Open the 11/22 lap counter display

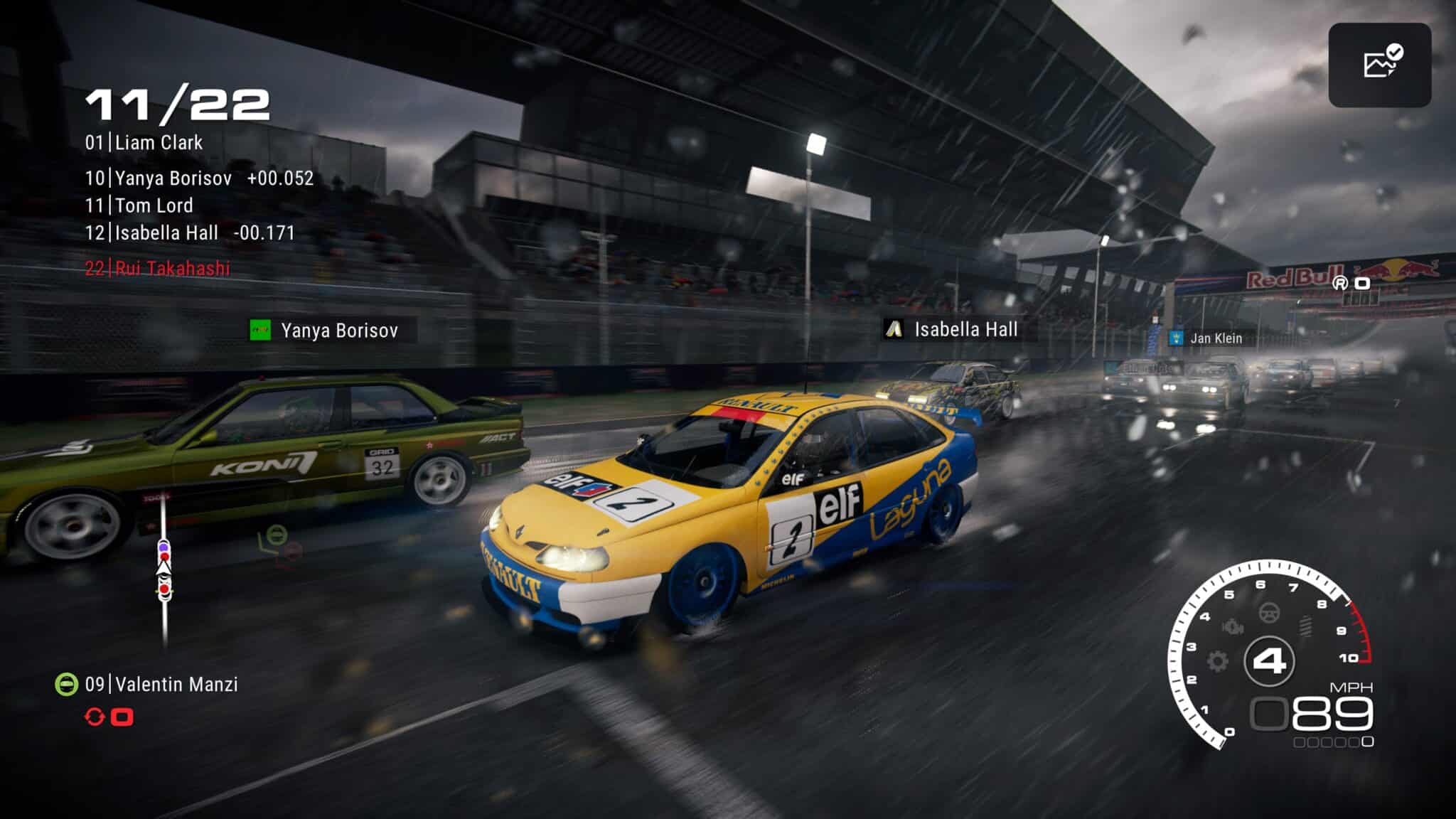click(179, 104)
